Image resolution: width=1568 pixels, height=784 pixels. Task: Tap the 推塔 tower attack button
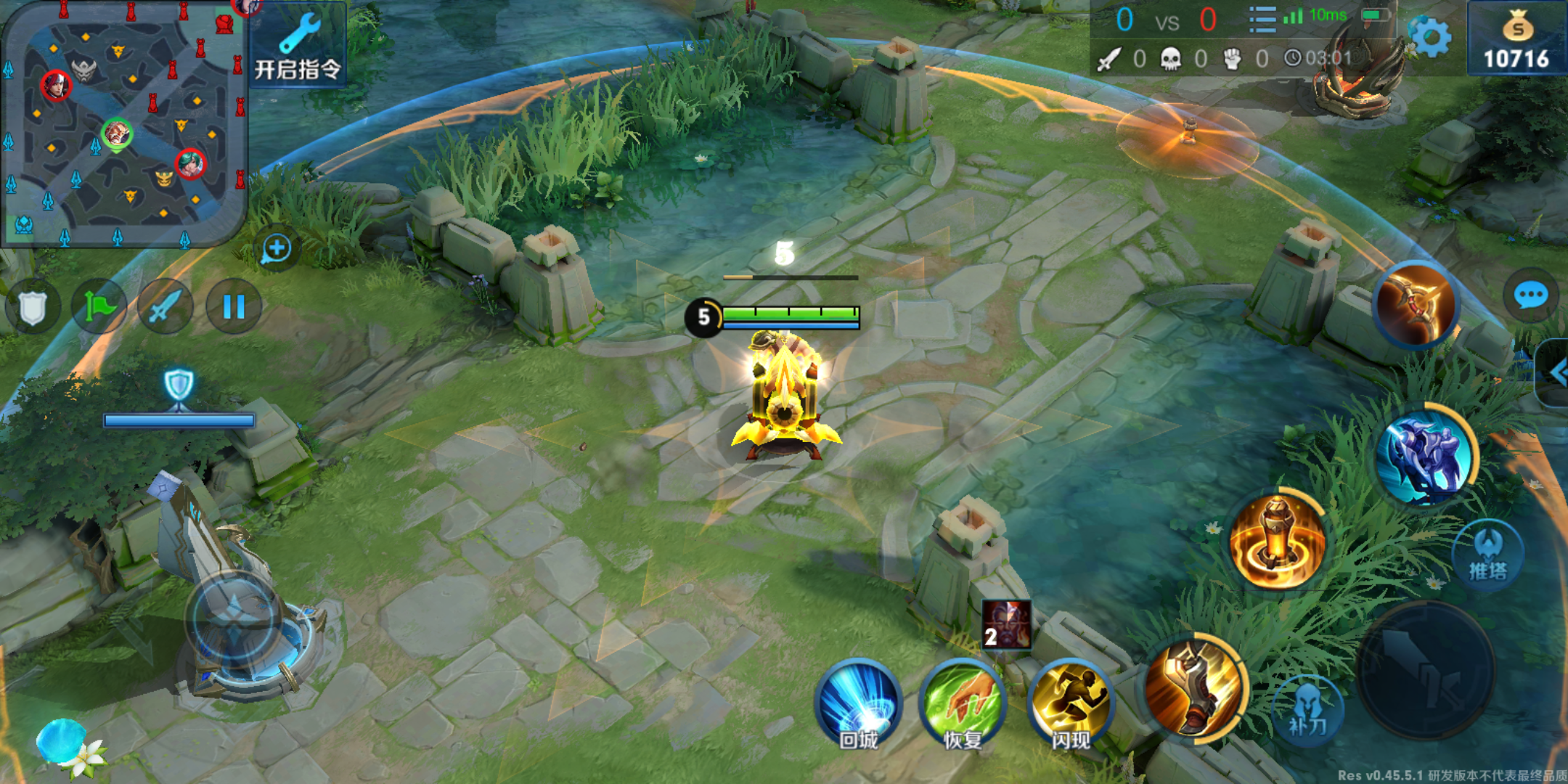[1487, 555]
